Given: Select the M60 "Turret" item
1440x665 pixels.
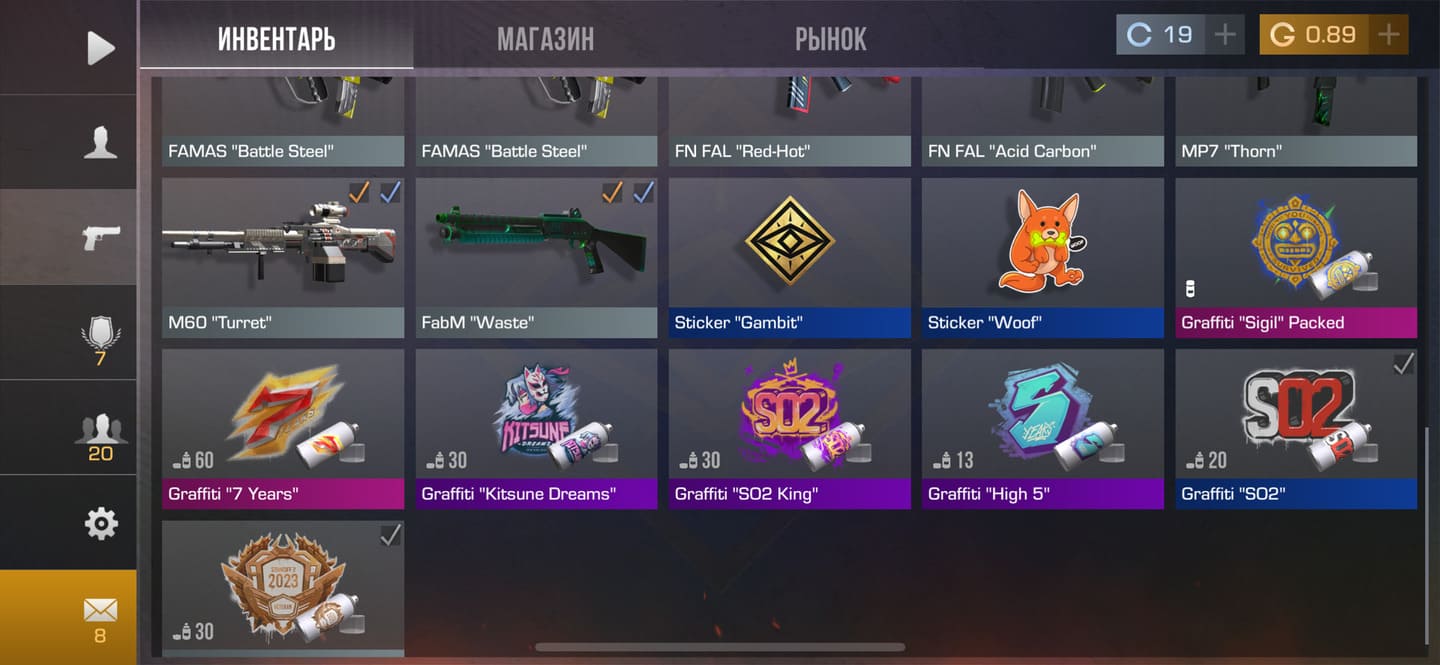Looking at the screenshot, I should [x=283, y=256].
